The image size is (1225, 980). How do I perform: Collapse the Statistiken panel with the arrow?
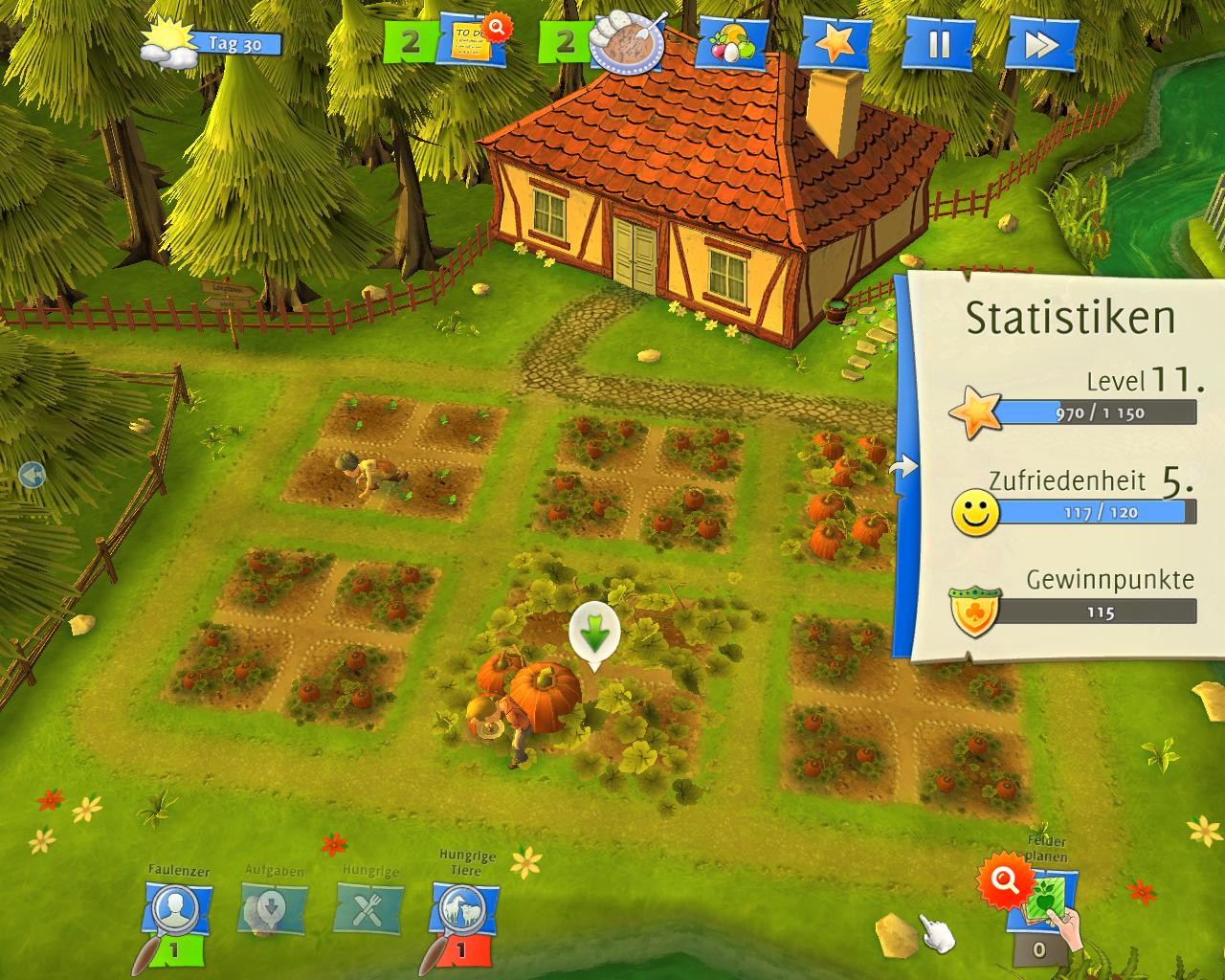(x=902, y=467)
